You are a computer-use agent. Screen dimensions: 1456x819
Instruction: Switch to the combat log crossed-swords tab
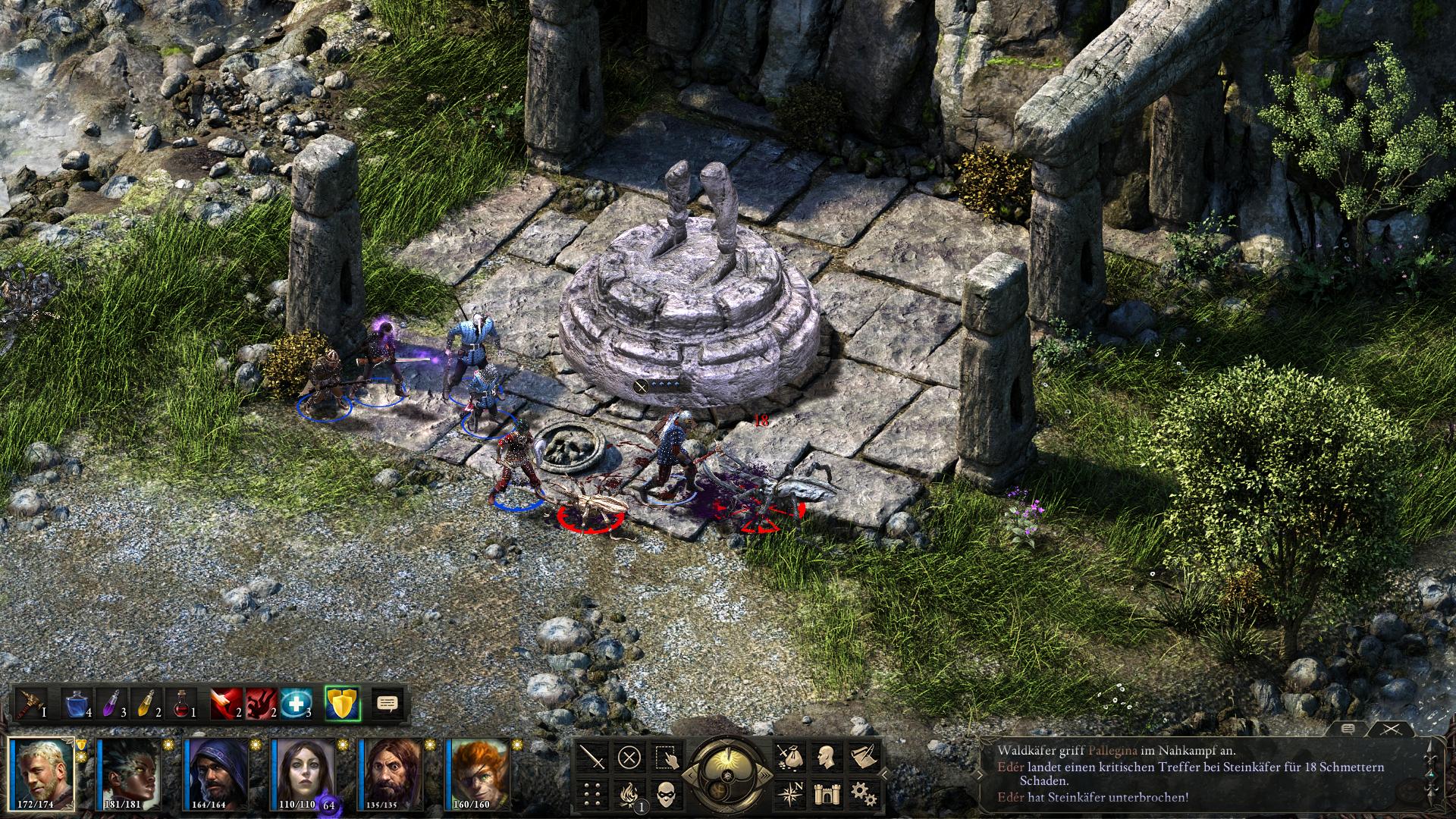coord(1391,730)
